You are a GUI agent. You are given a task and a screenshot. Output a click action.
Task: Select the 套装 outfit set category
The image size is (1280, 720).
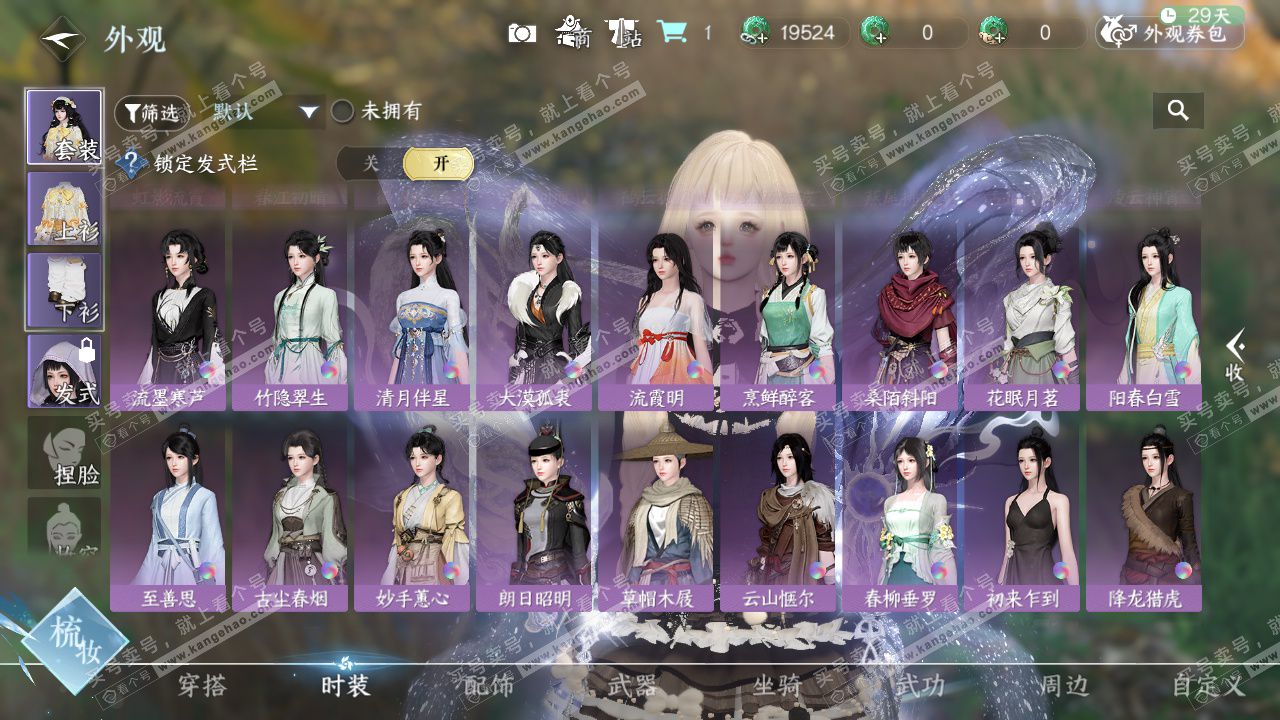click(64, 127)
